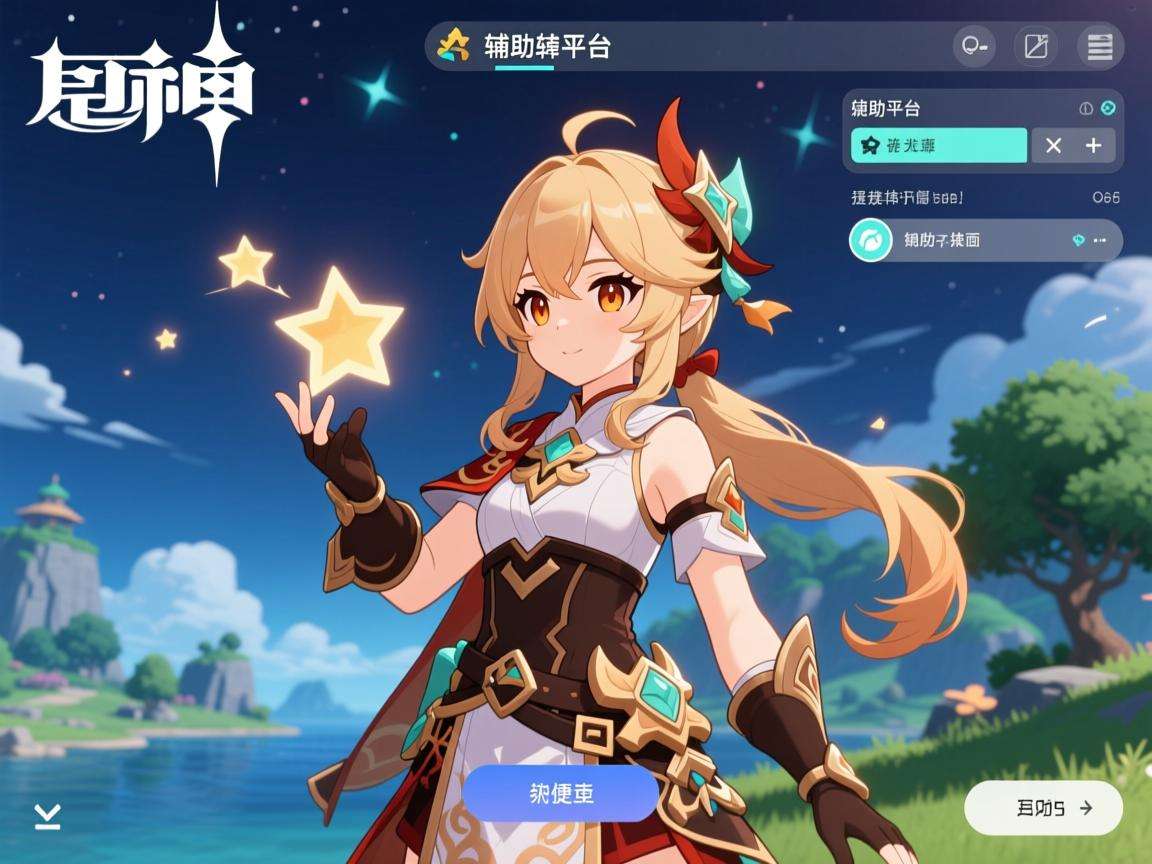Click the yellow star logo in top bar
Screen dimensions: 1152x864
click(x=454, y=45)
